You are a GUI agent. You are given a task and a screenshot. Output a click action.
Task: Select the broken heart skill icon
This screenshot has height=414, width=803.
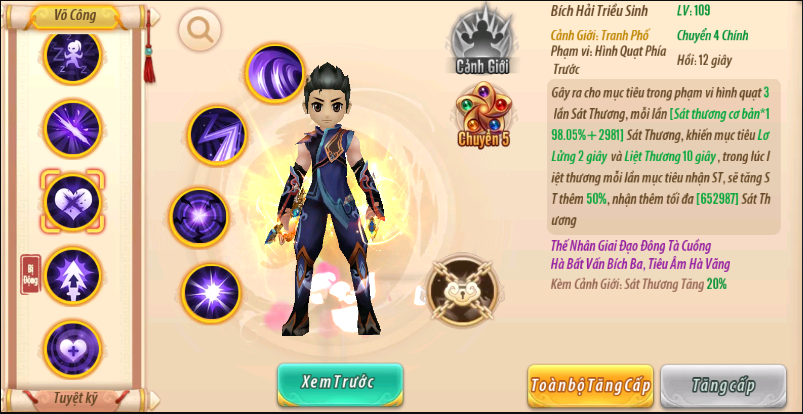[x=72, y=199]
